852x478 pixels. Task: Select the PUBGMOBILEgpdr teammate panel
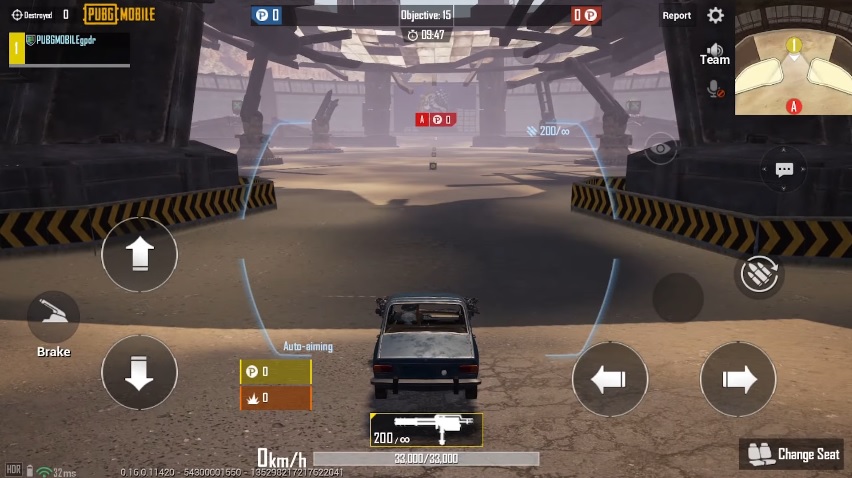[x=69, y=48]
